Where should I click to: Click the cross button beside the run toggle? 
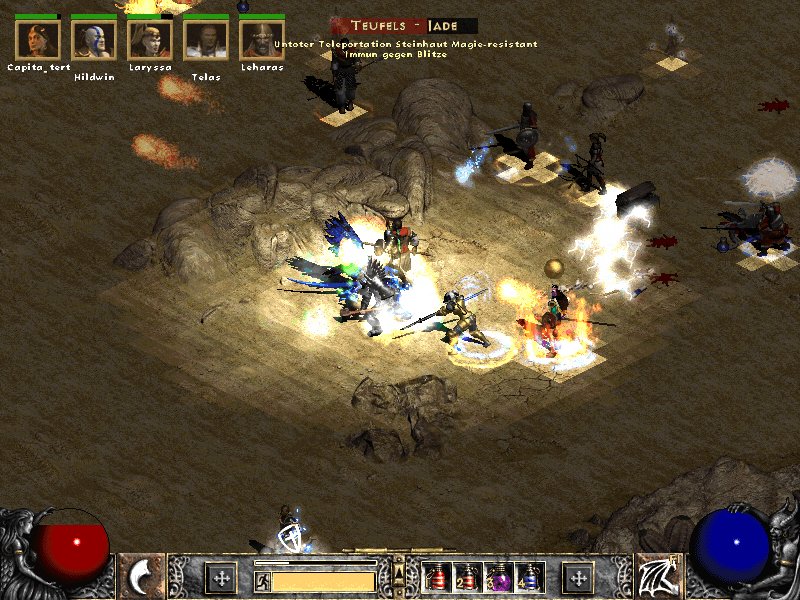pyautogui.click(x=221, y=578)
